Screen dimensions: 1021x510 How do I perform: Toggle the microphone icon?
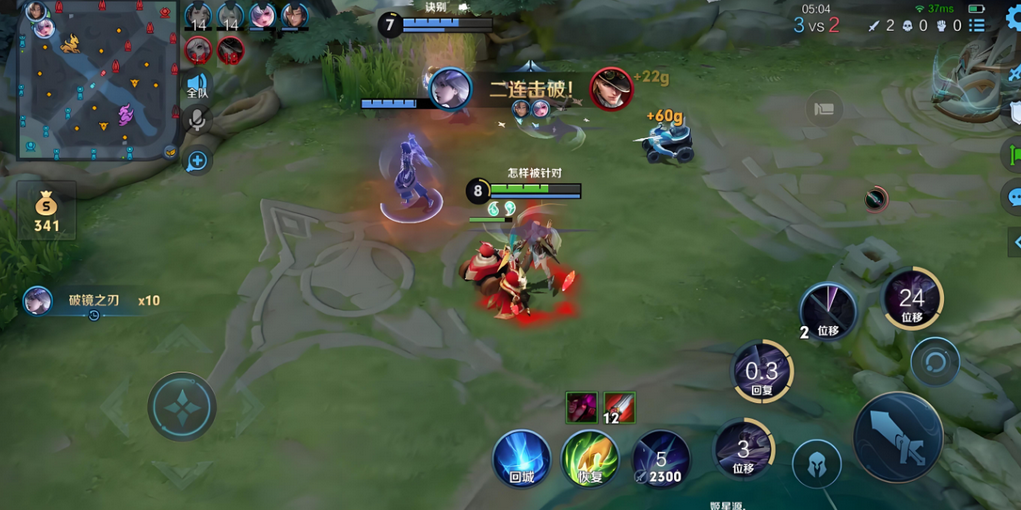pyautogui.click(x=197, y=121)
